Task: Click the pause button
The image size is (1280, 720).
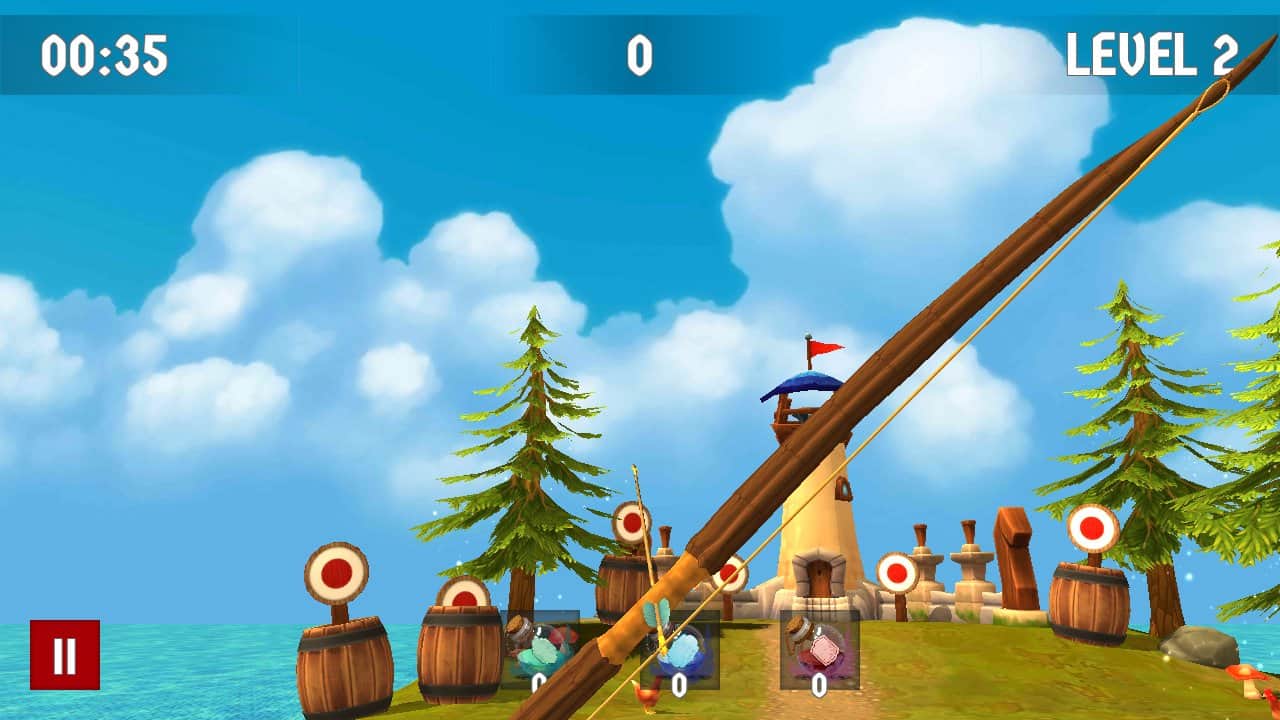Action: 66,655
